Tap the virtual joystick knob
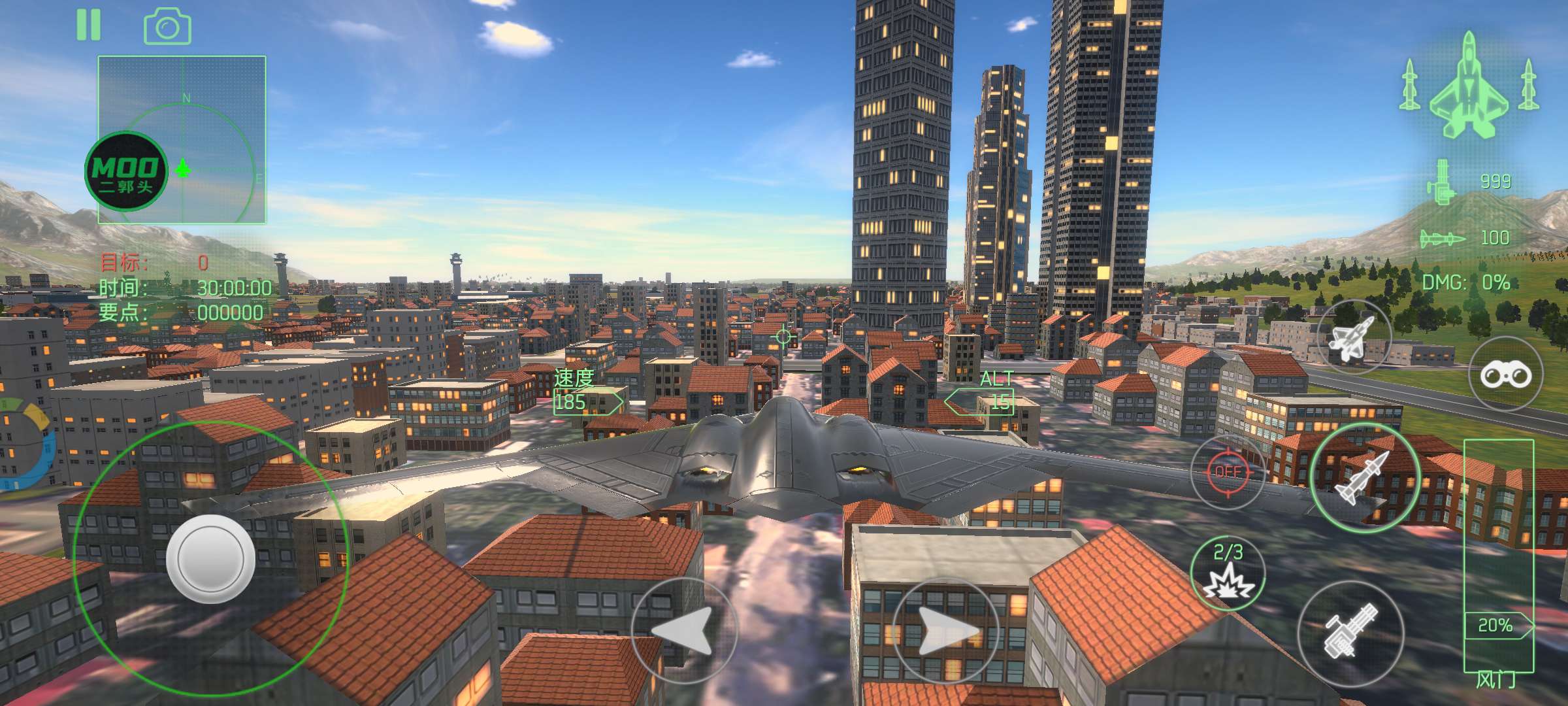 click(x=210, y=558)
